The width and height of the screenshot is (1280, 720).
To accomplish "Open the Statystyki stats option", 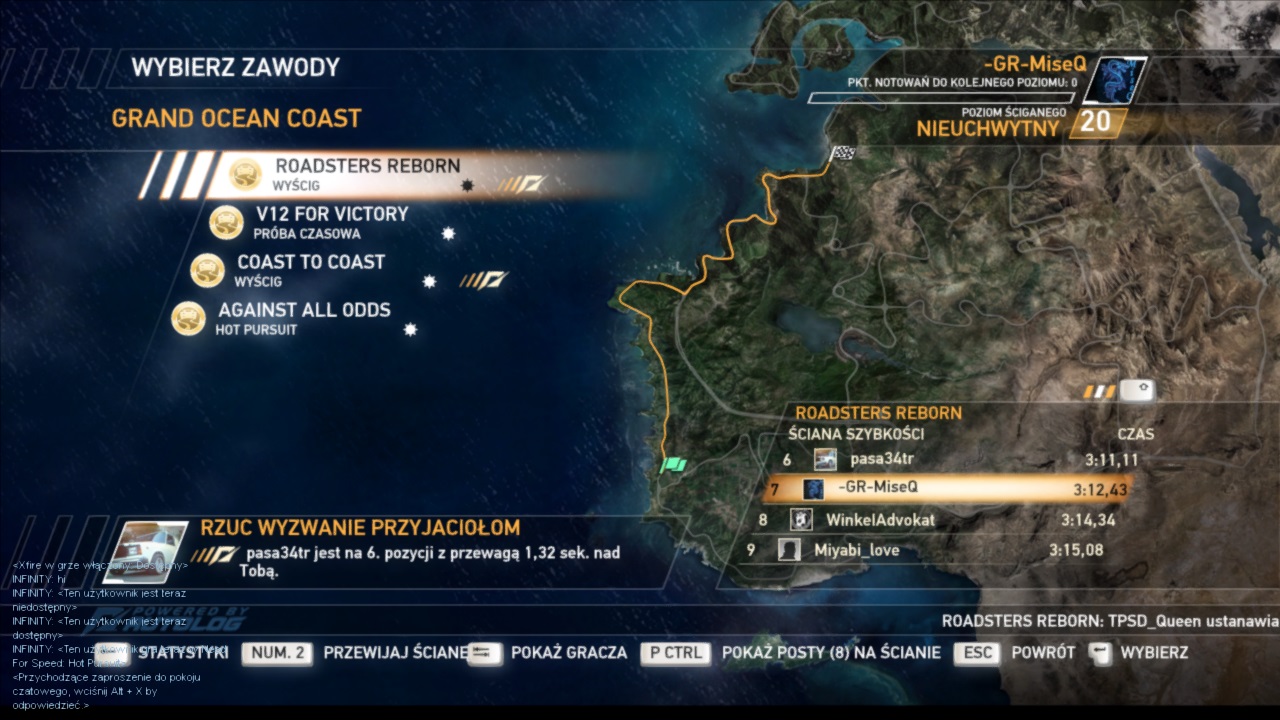I will click(182, 653).
